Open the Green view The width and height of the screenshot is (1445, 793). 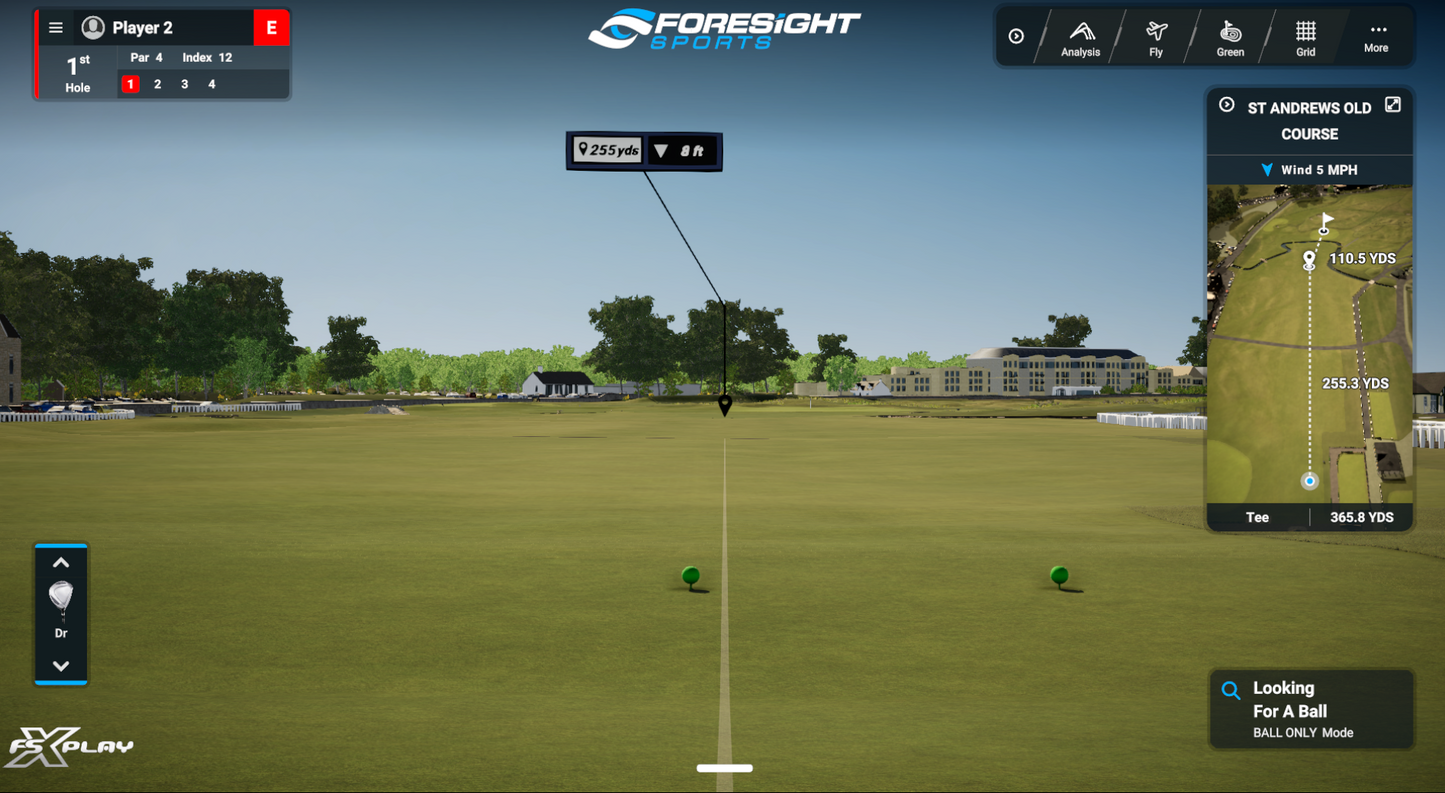1229,37
